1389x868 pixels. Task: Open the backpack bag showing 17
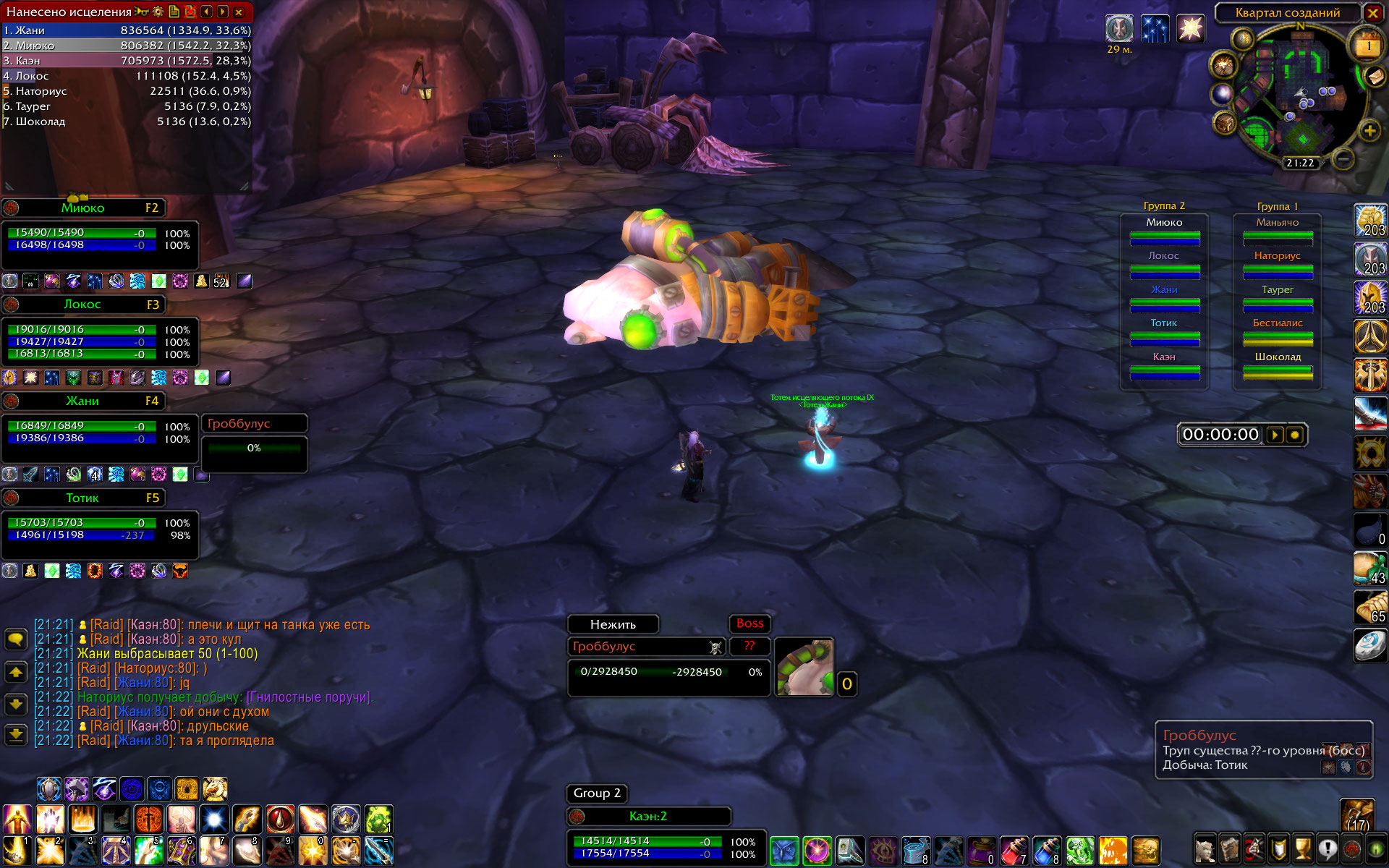1356,814
